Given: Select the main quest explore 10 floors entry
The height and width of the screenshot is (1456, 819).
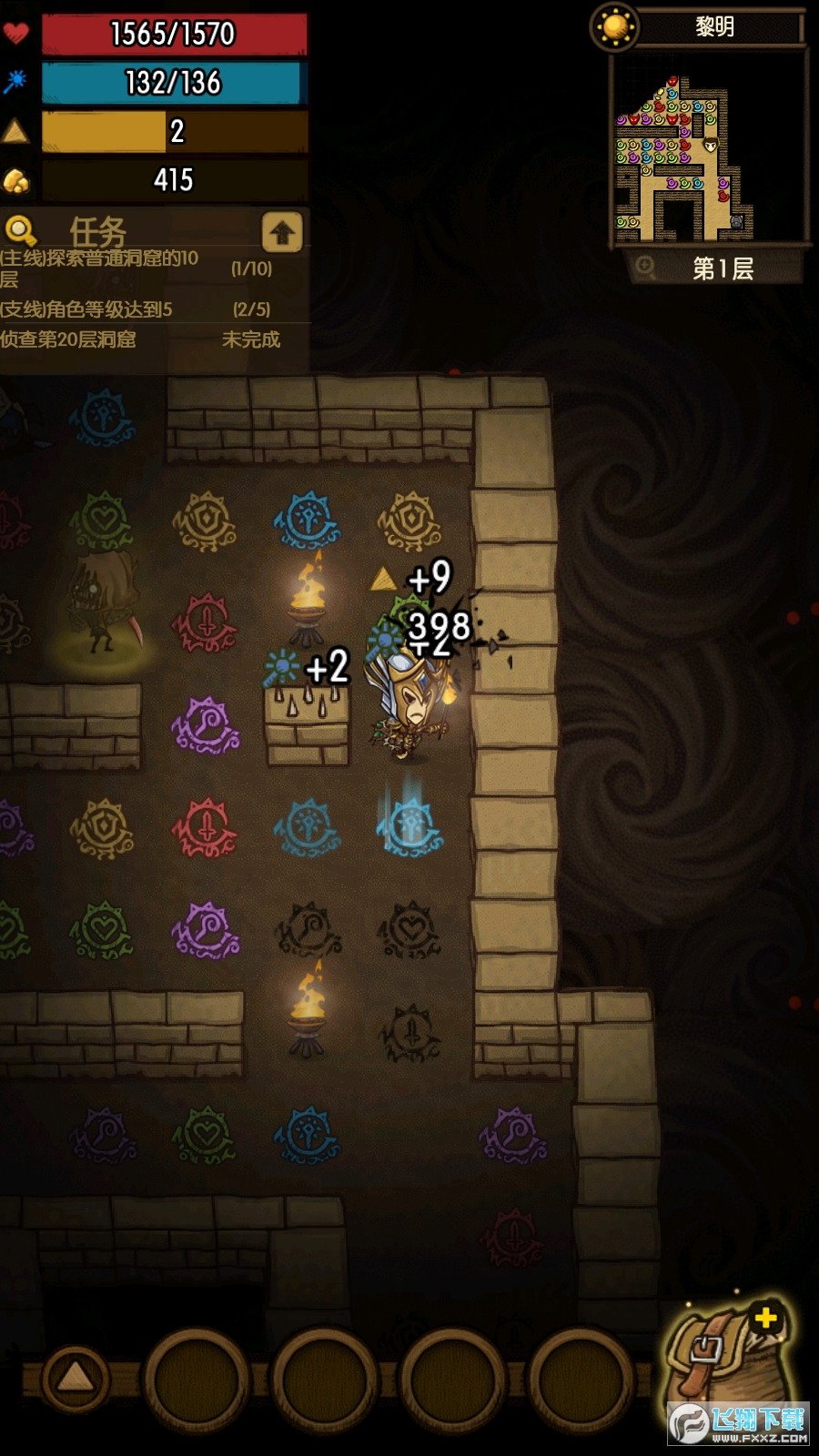Looking at the screenshot, I should tap(136, 268).
